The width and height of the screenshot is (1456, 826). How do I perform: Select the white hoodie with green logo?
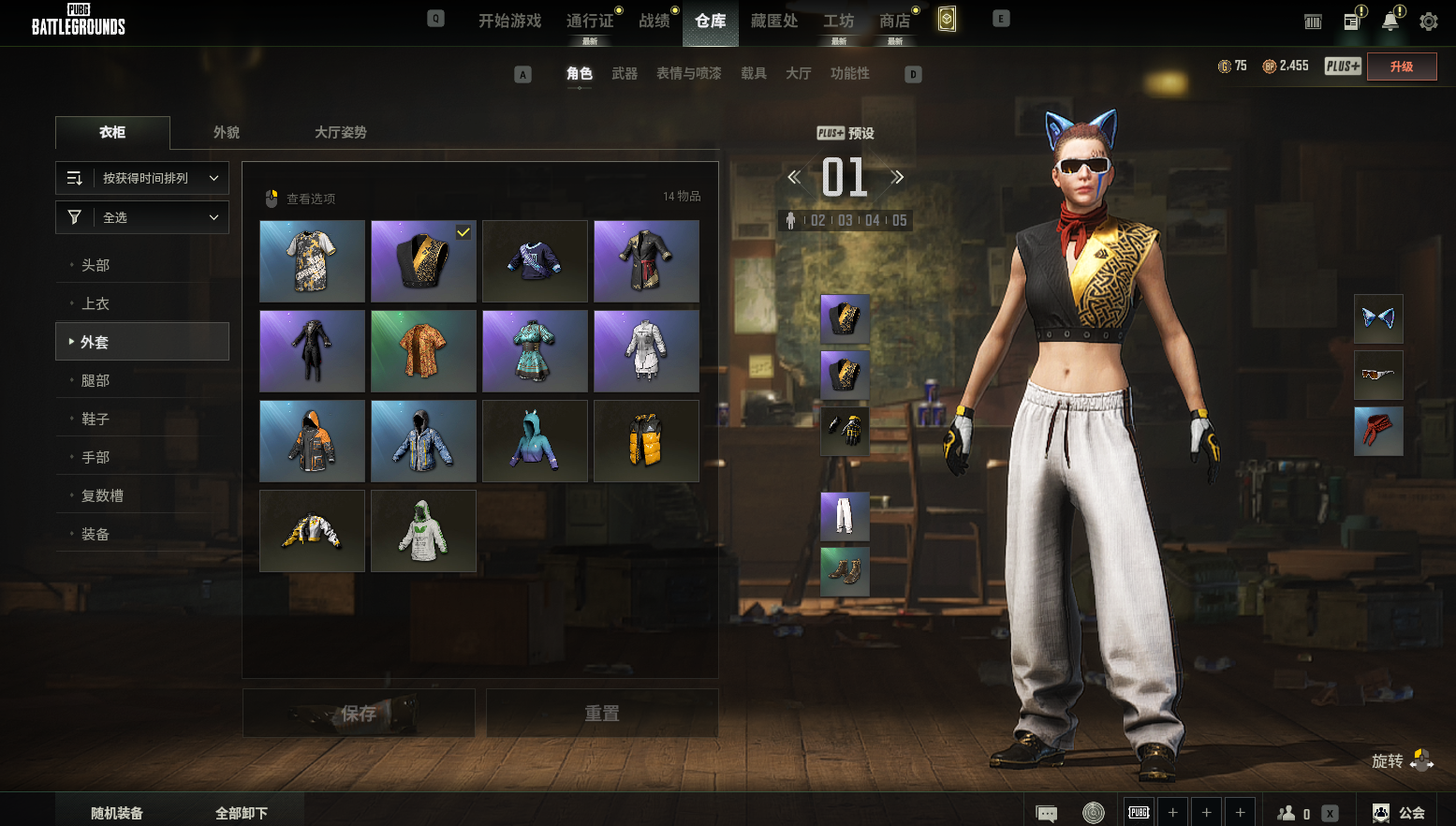(x=423, y=531)
